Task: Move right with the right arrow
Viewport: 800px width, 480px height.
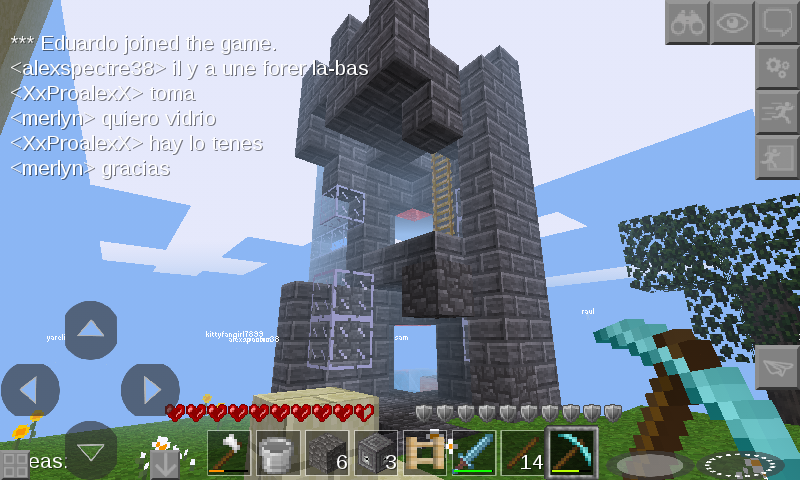Action: tap(150, 389)
